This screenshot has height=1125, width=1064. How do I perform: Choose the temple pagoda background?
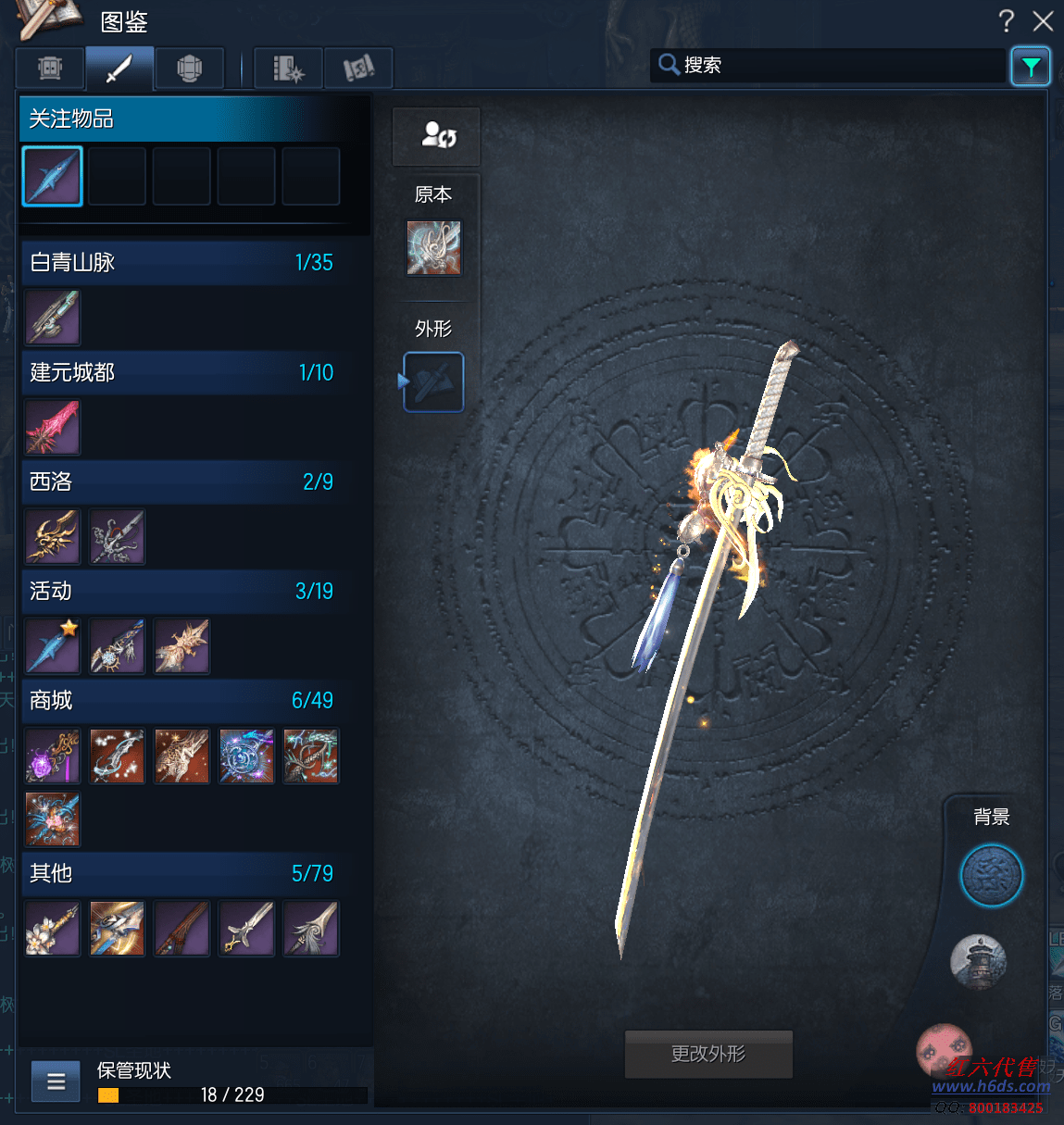(x=978, y=961)
